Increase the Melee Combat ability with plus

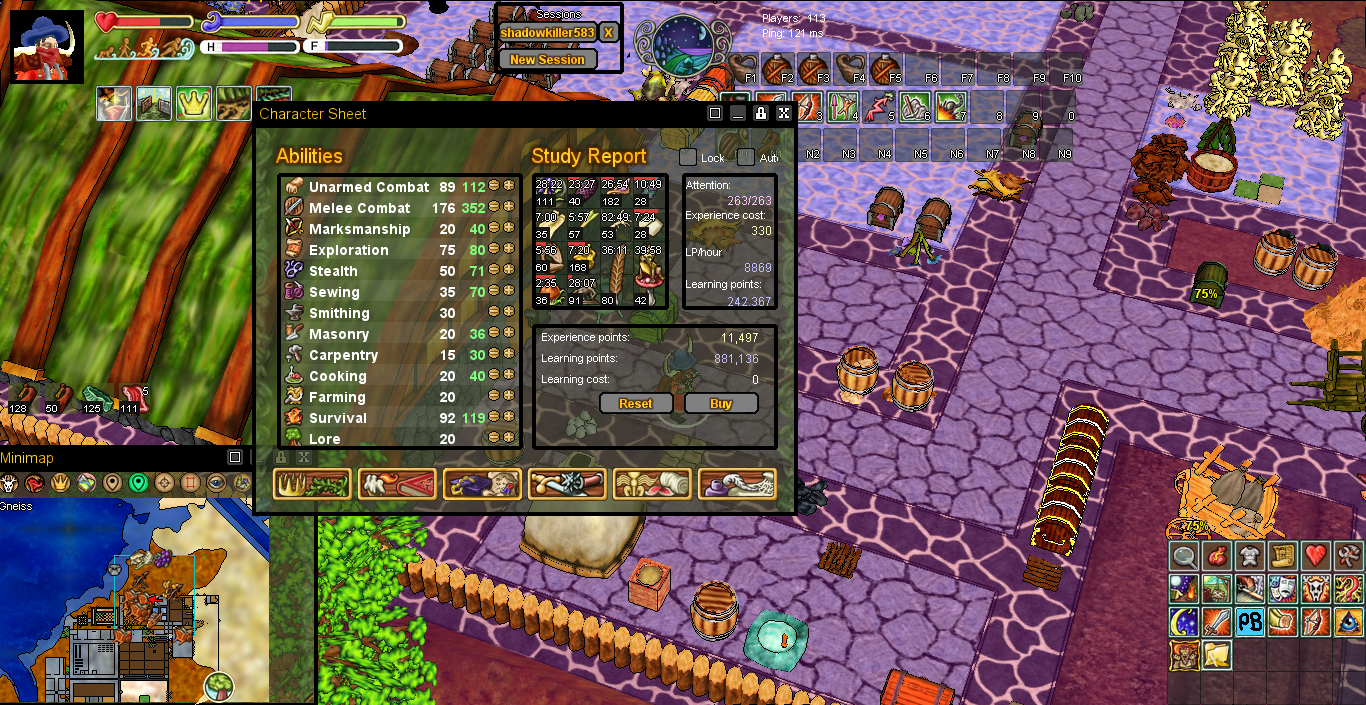click(x=509, y=208)
